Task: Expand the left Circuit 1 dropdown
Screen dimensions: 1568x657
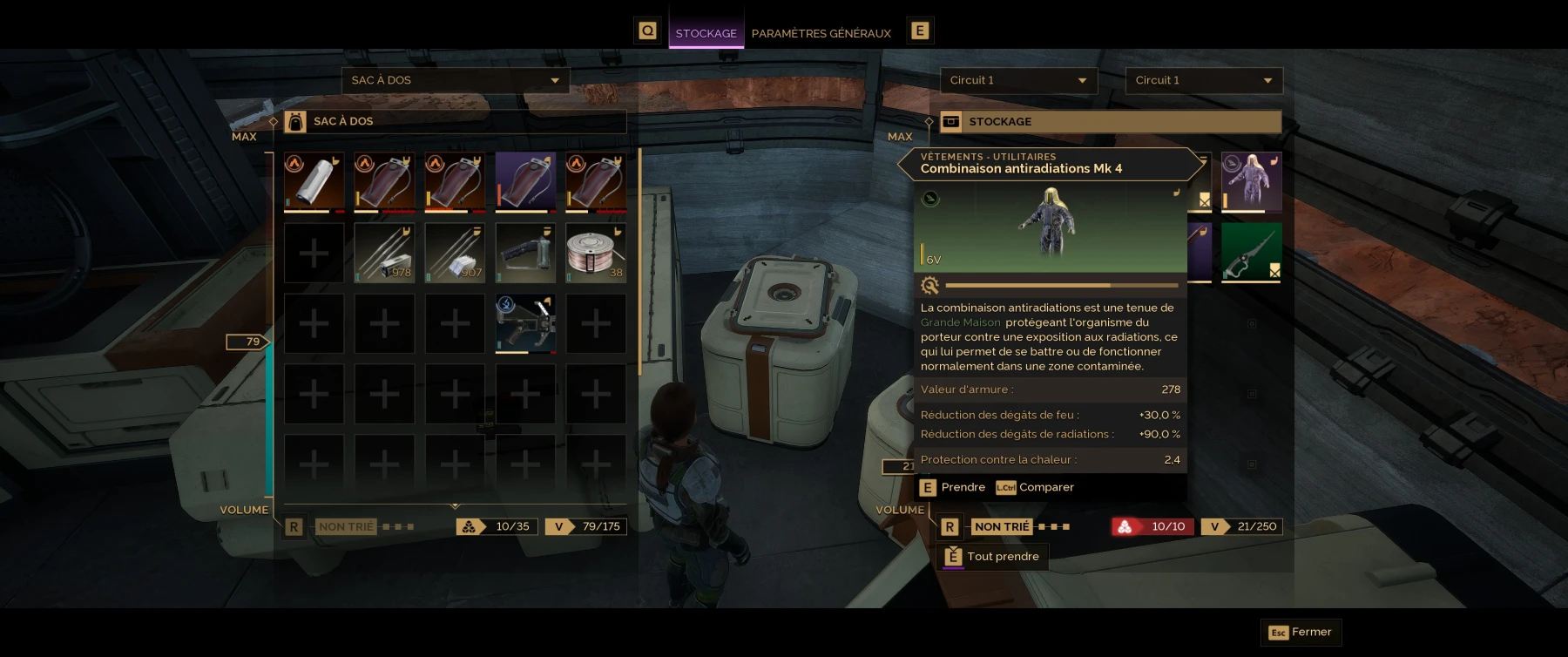Action: click(x=1017, y=80)
